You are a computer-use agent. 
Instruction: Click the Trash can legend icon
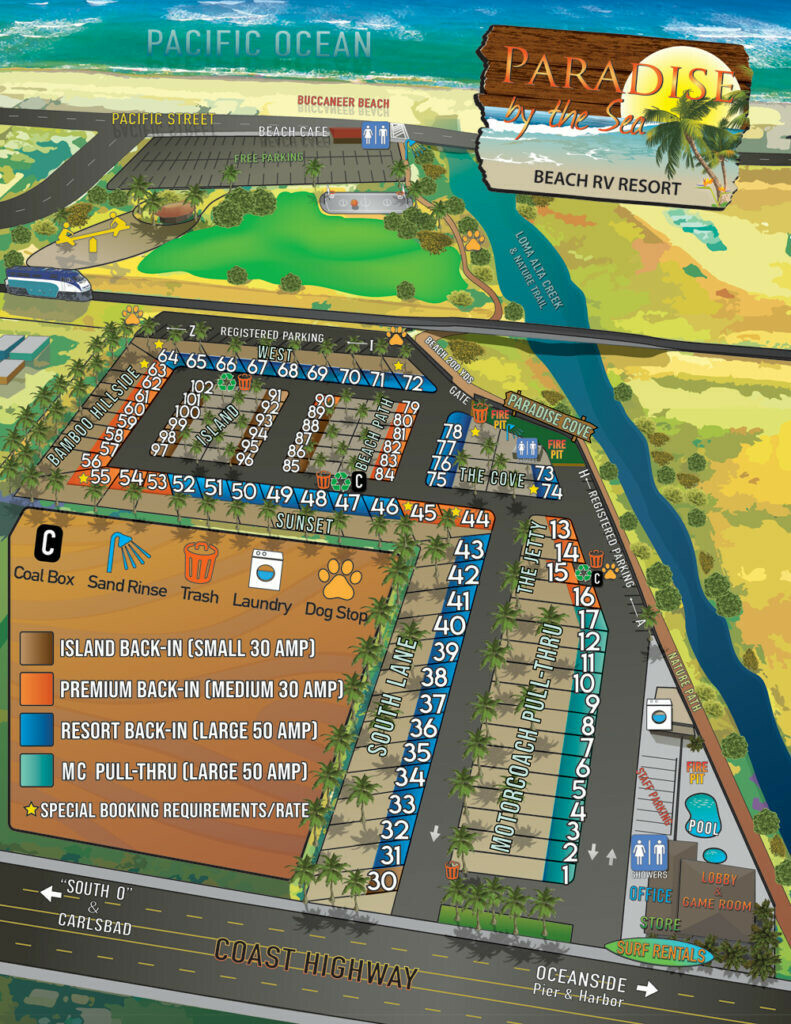[x=200, y=561]
